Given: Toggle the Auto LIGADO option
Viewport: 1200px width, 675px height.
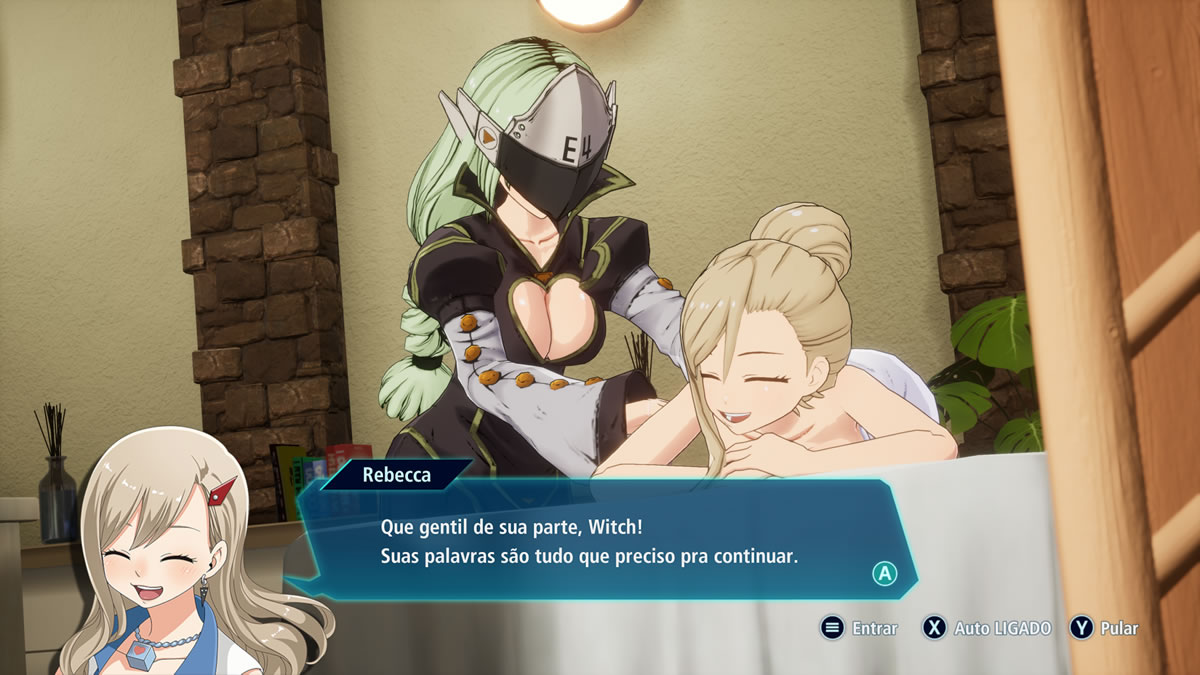Looking at the screenshot, I should click(987, 628).
